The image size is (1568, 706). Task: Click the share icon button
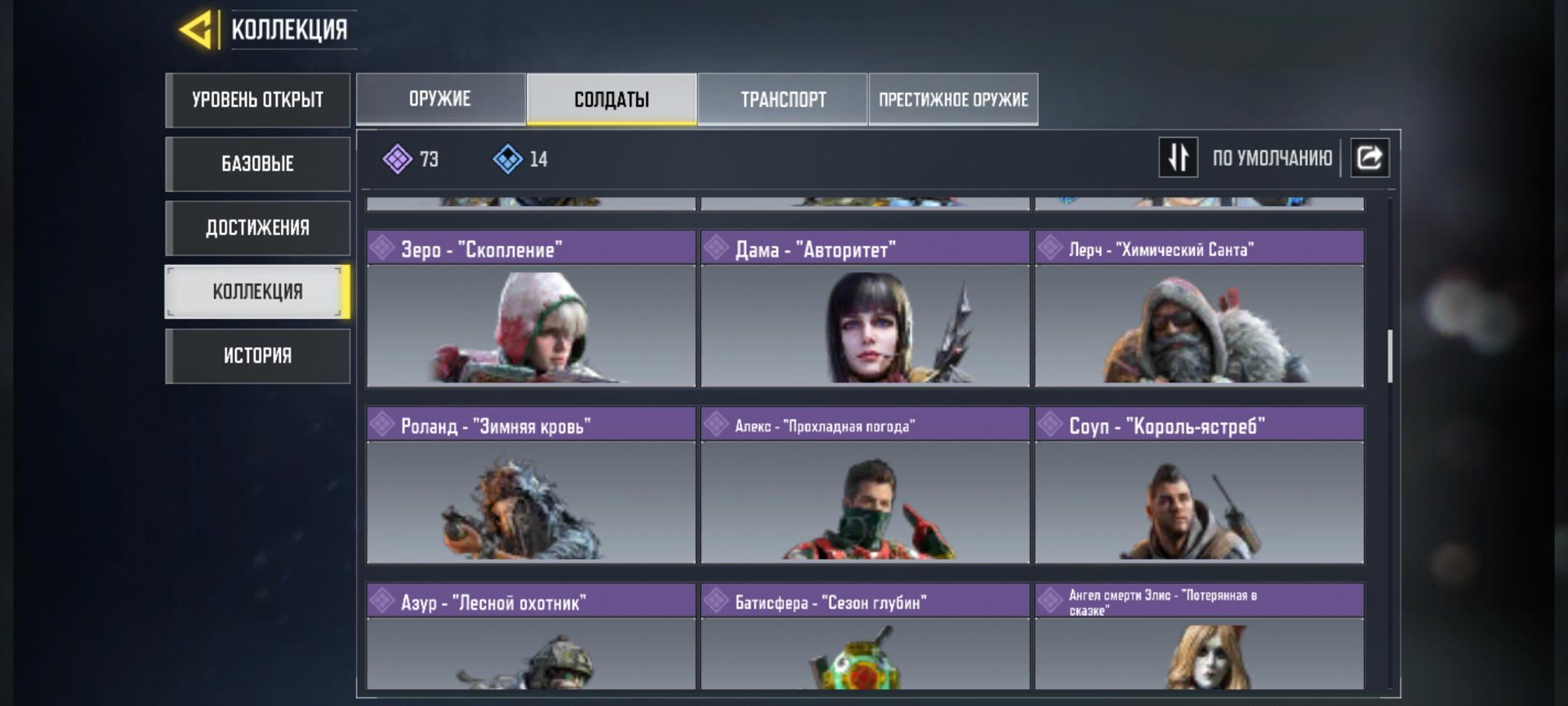[1370, 157]
